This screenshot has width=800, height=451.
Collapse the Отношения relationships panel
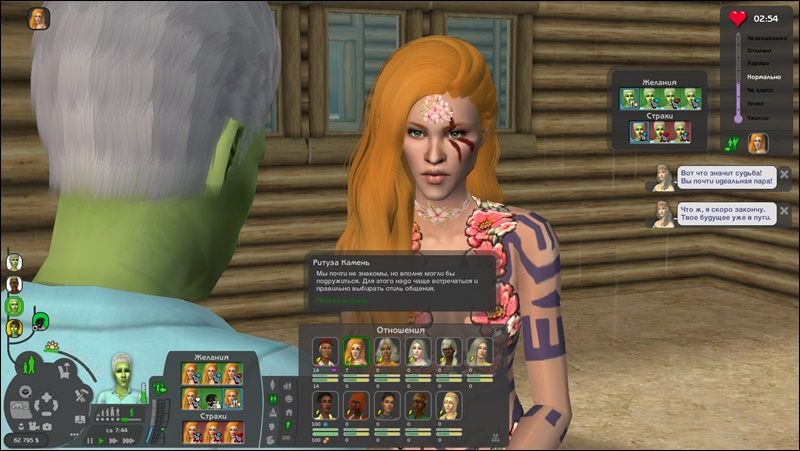(498, 330)
